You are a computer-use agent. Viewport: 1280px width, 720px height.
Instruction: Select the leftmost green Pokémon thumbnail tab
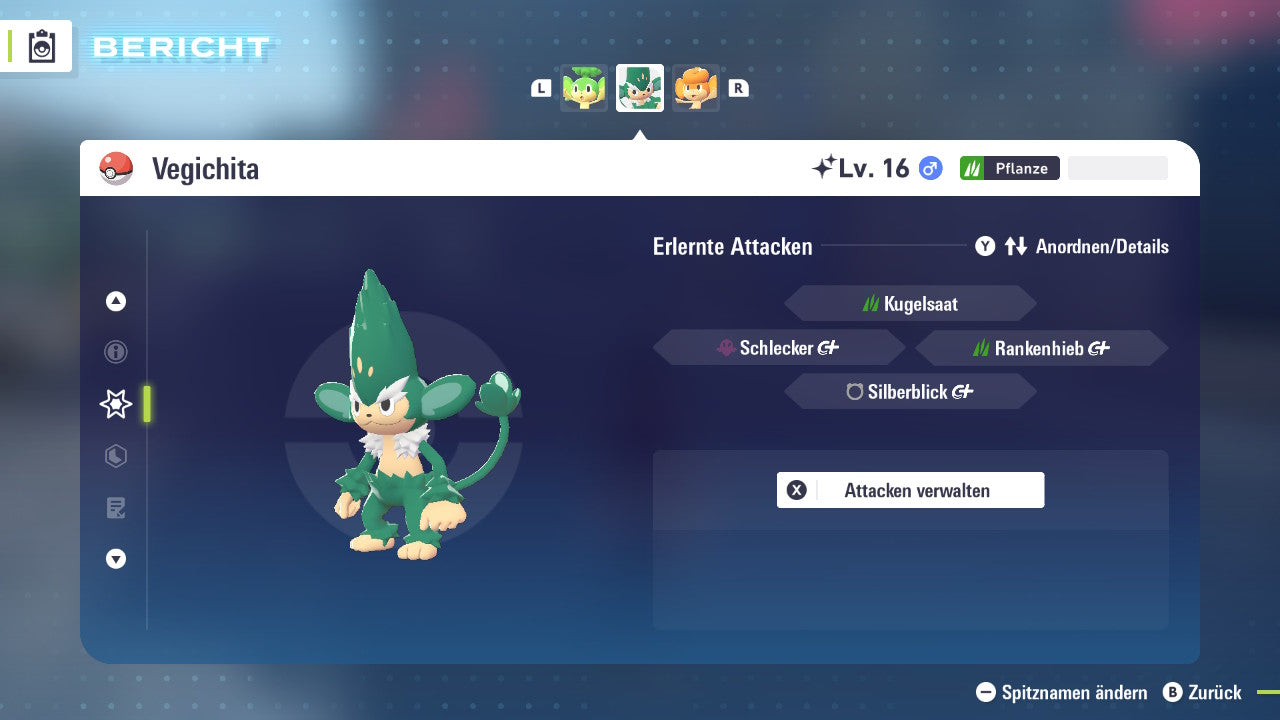pyautogui.click(x=584, y=88)
